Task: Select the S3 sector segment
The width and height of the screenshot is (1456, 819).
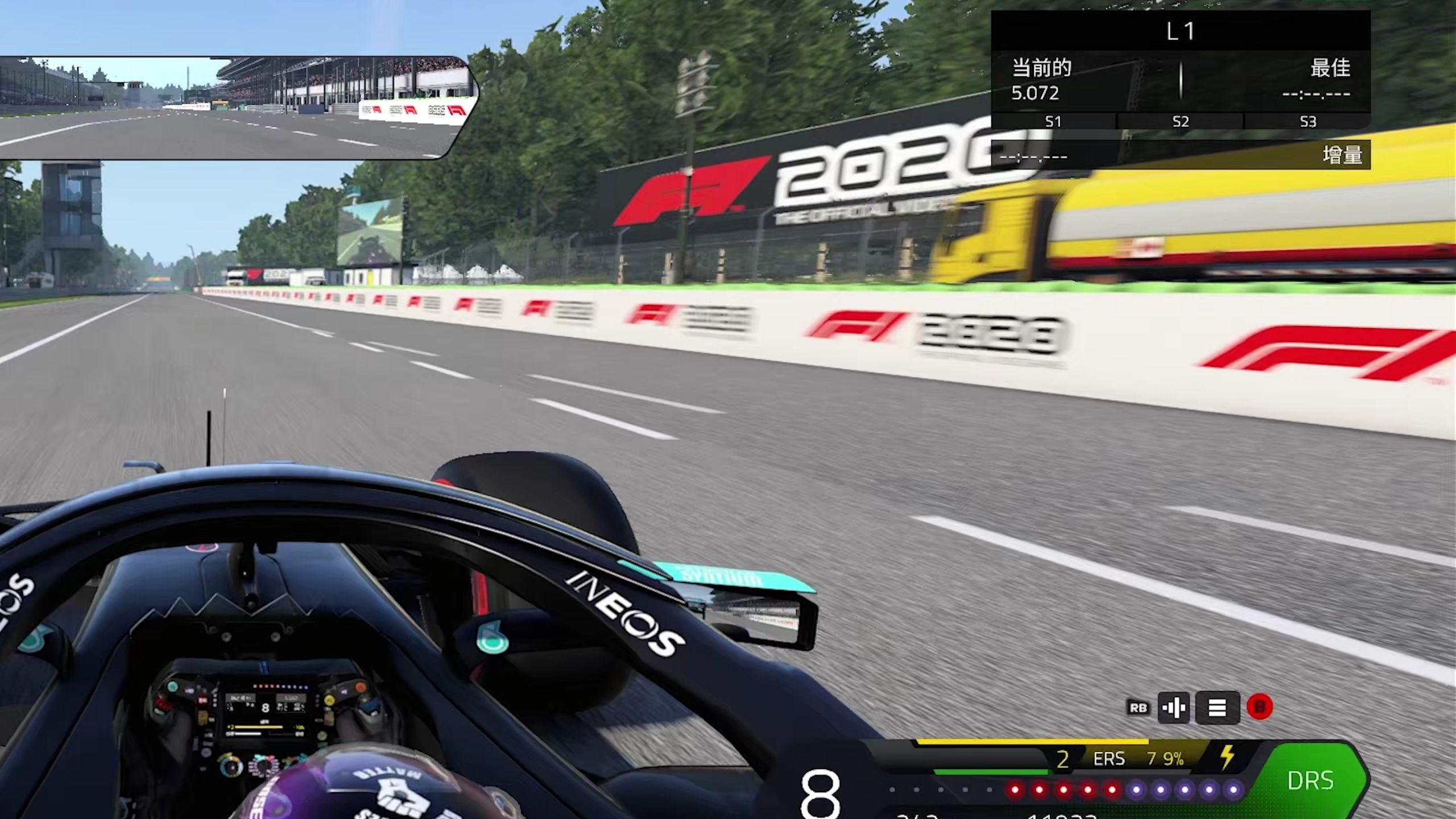Action: [x=1308, y=121]
